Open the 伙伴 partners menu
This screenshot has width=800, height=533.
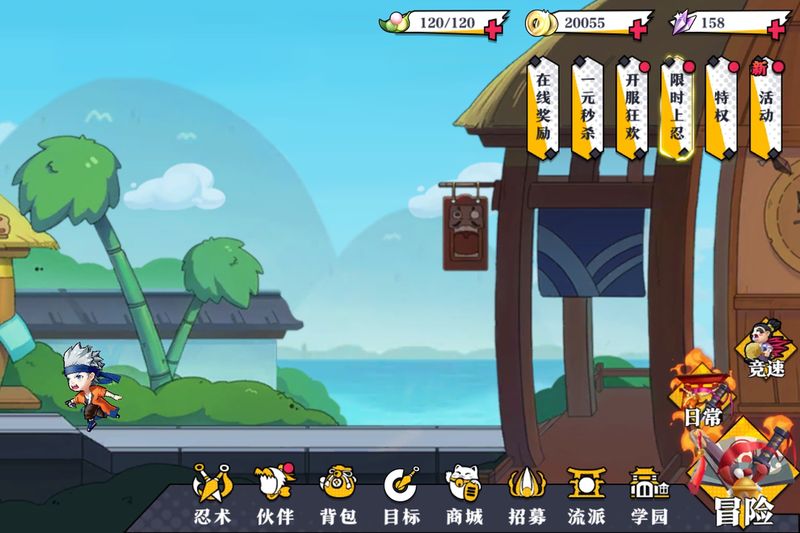point(275,495)
